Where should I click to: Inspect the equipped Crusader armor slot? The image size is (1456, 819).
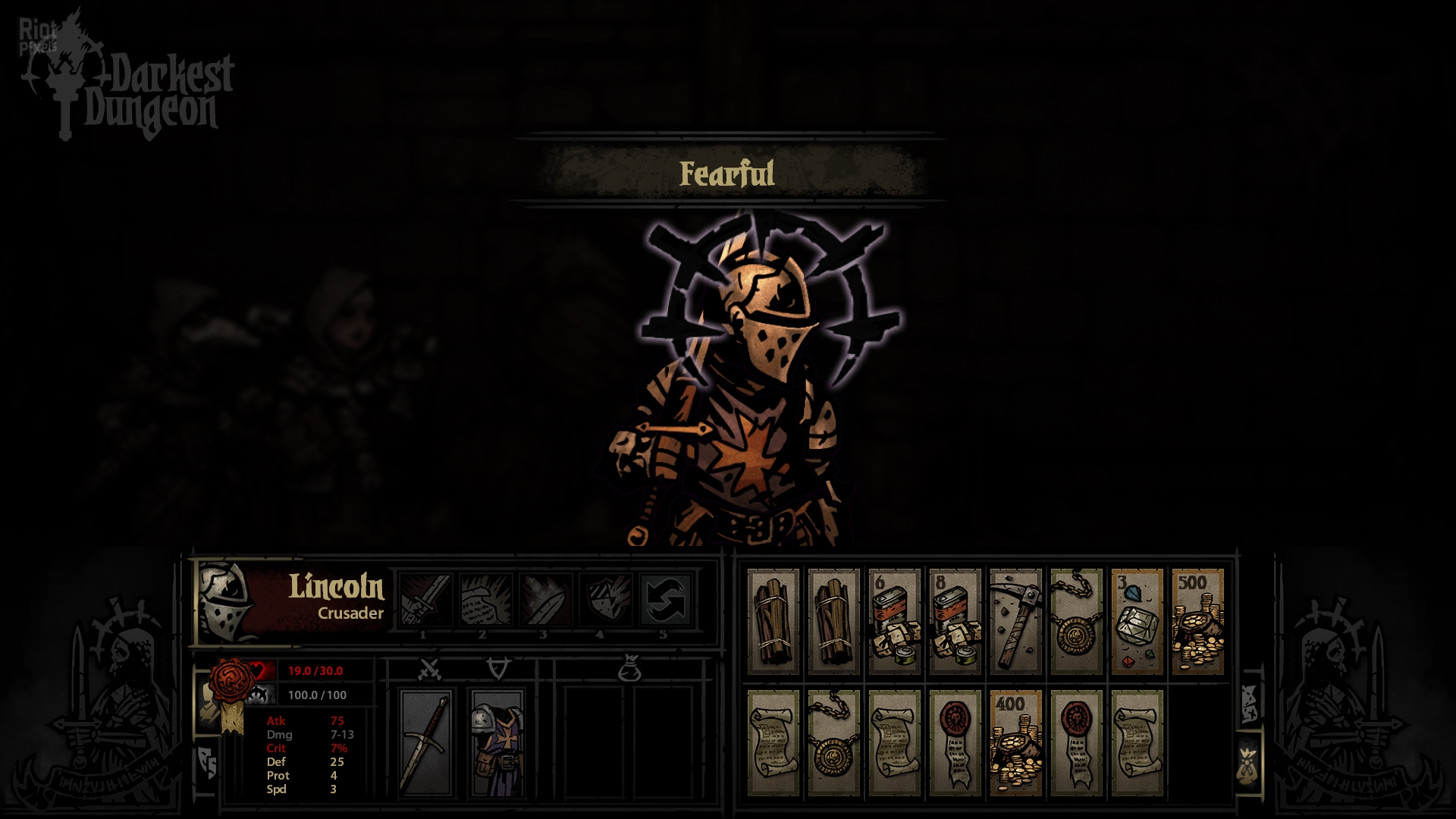[x=497, y=743]
